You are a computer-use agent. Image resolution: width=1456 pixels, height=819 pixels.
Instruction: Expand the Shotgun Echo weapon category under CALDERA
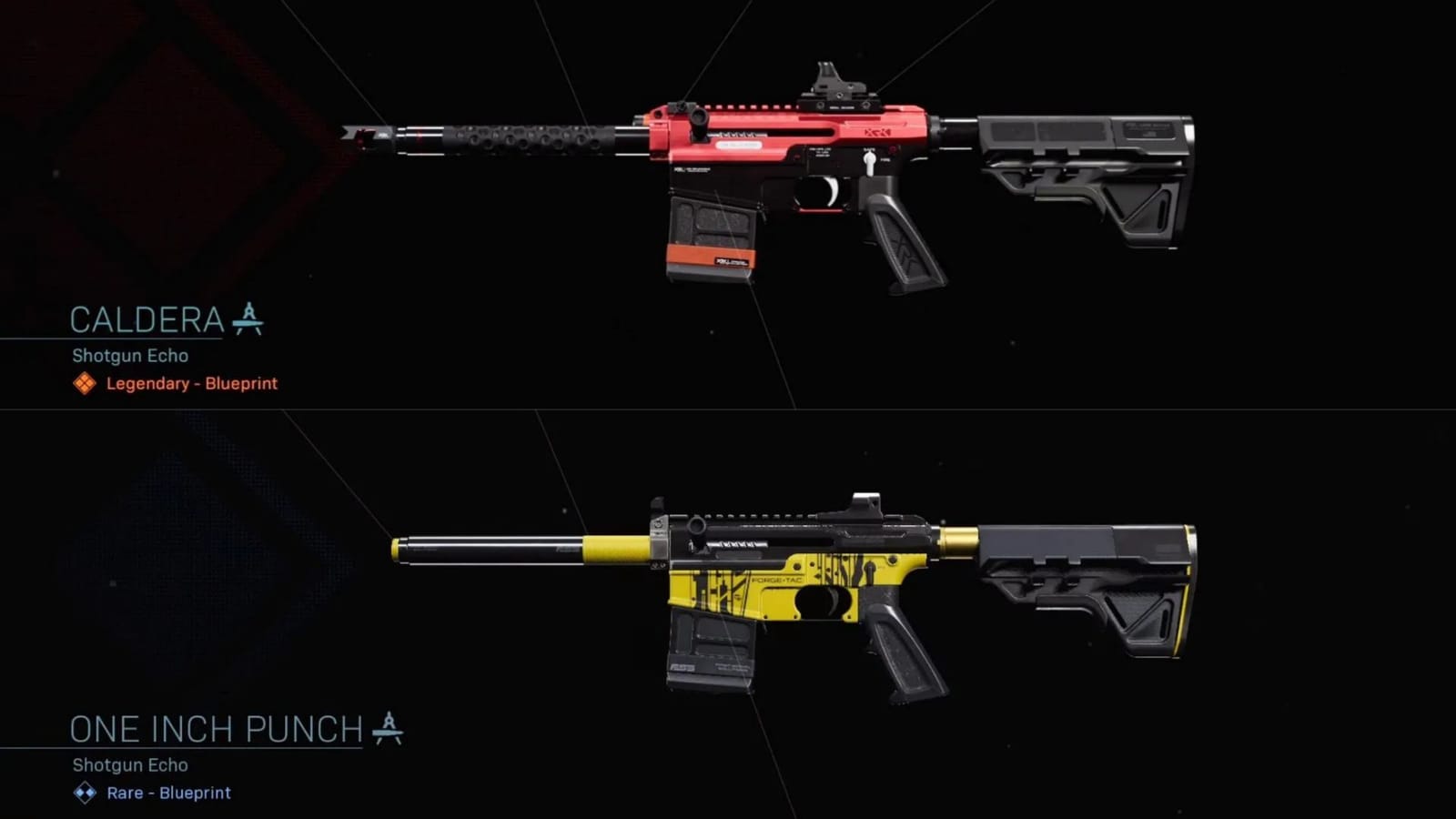click(x=129, y=356)
